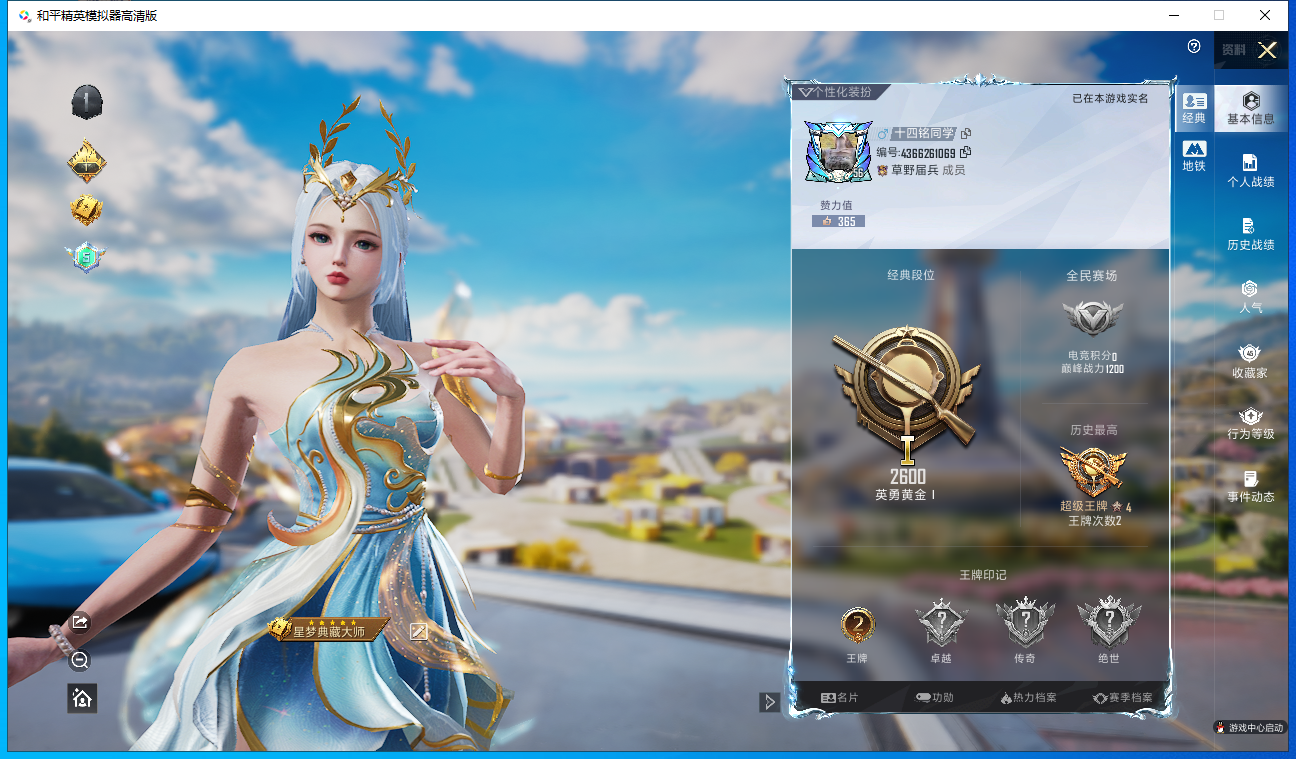Open the help question mark icon

1194,47
